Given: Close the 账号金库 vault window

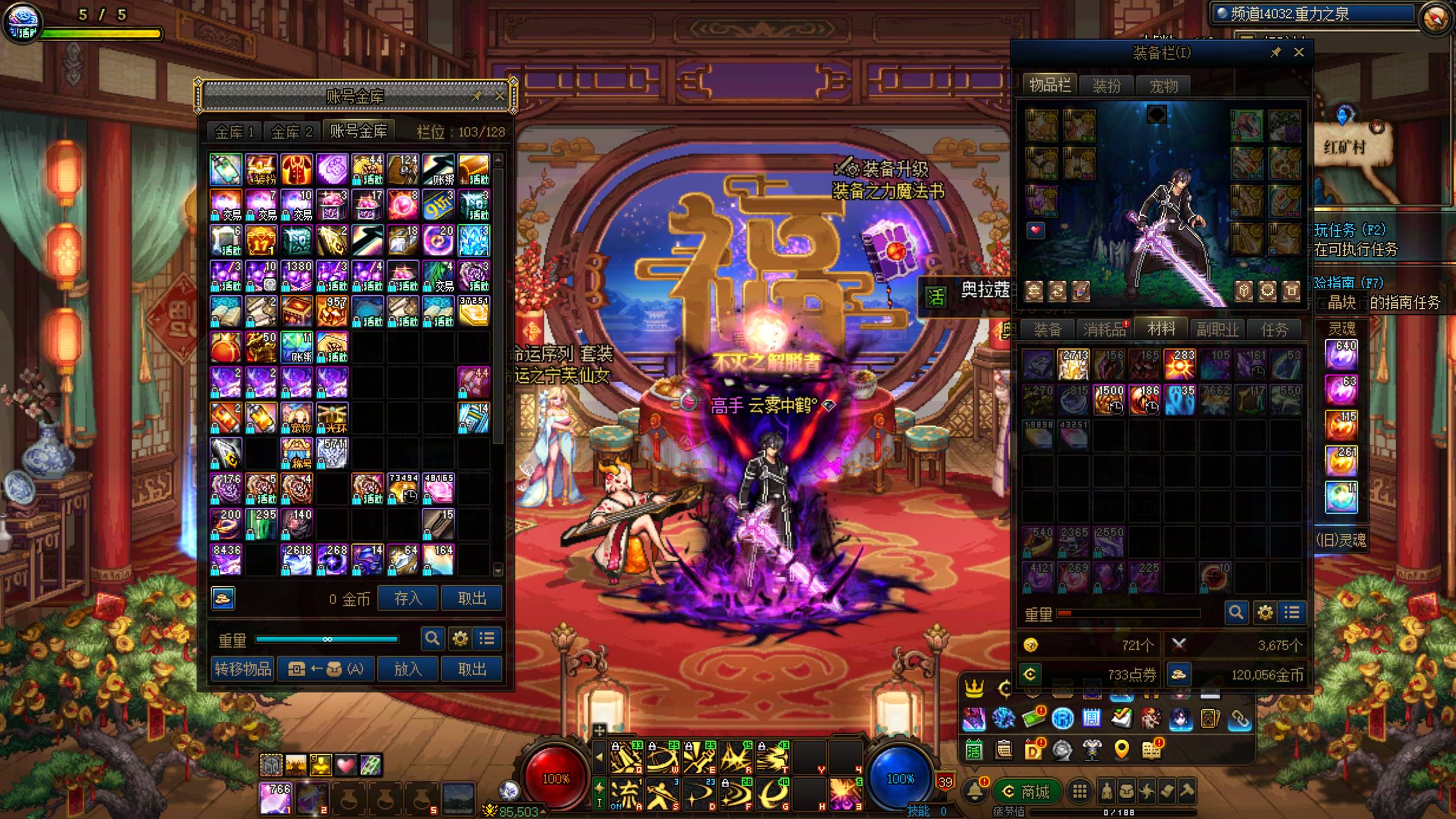Looking at the screenshot, I should point(499,96).
